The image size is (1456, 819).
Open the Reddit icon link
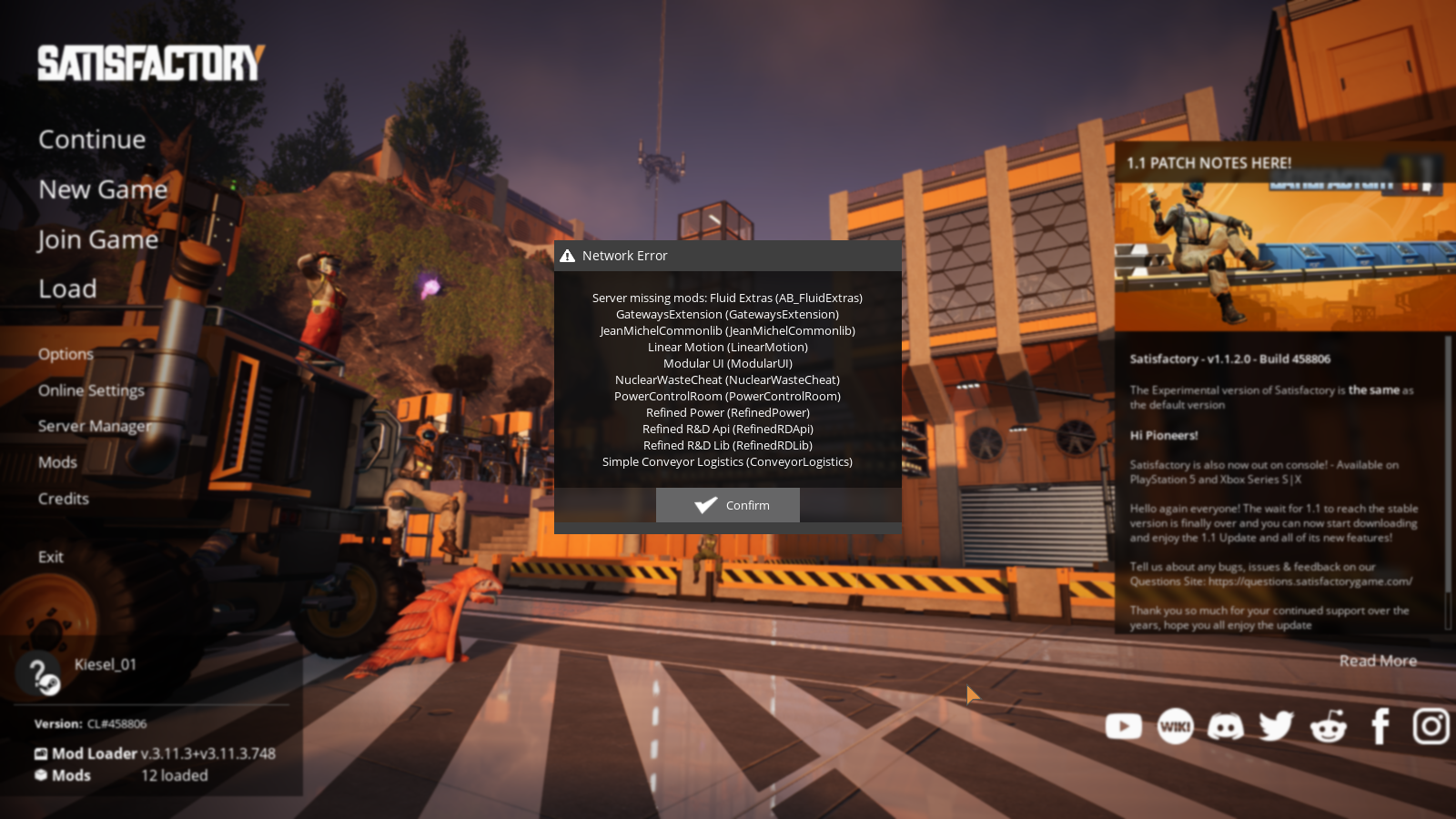click(1329, 726)
